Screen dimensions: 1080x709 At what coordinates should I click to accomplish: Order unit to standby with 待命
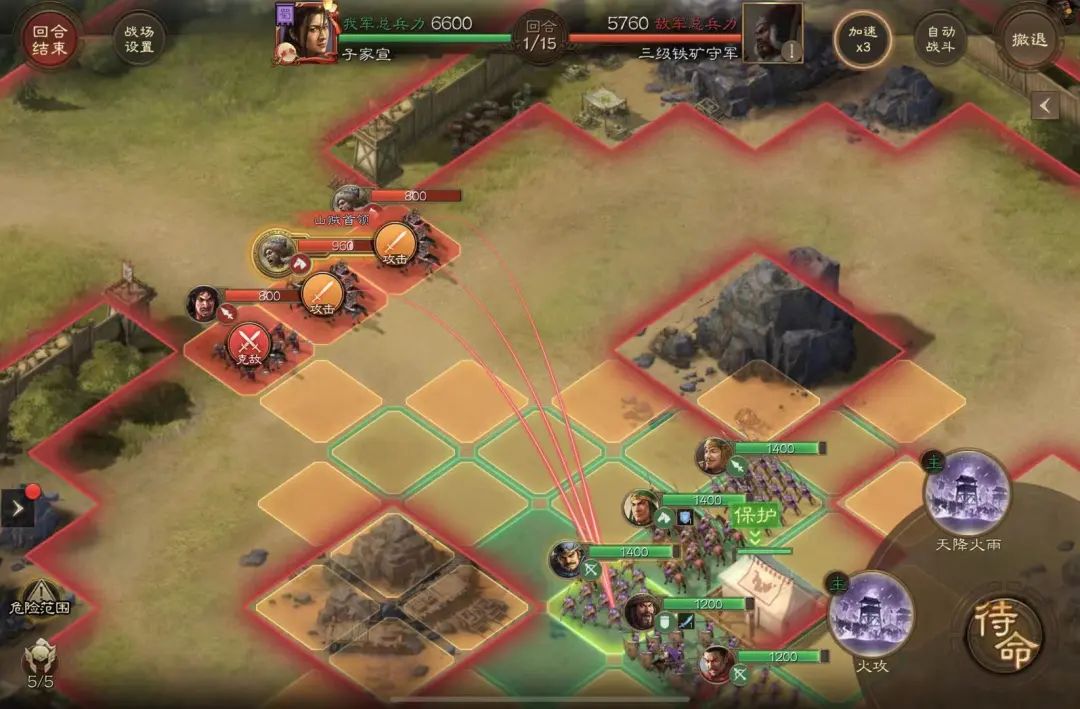(x=1004, y=636)
